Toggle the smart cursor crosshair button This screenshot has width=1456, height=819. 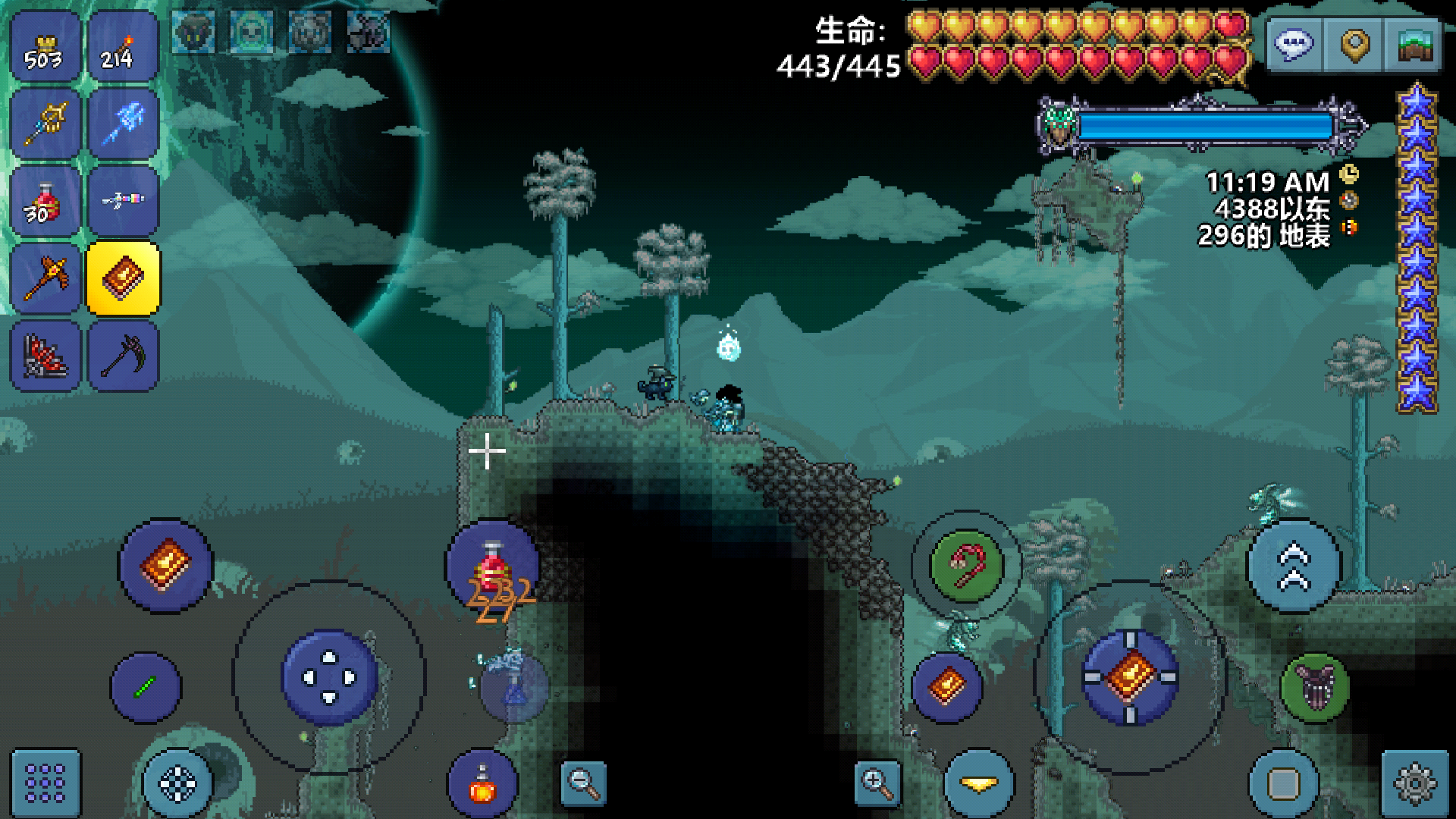[178, 783]
